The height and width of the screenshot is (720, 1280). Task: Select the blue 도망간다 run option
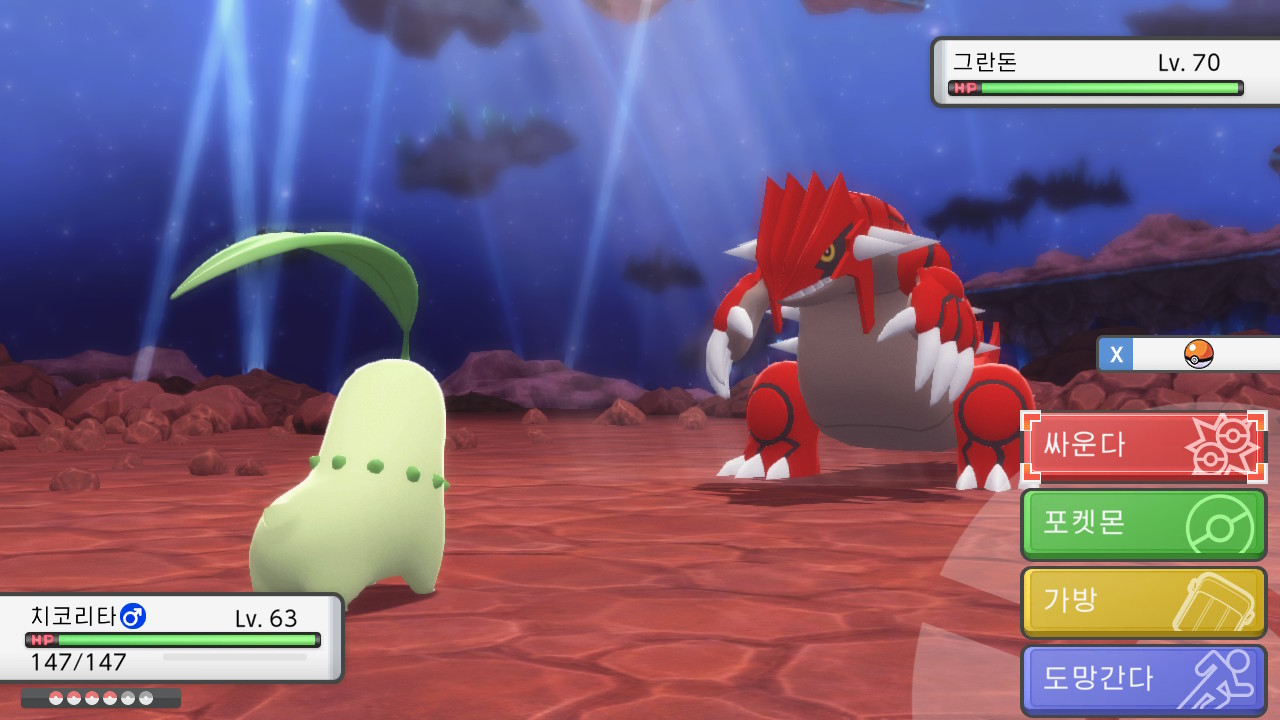1143,680
